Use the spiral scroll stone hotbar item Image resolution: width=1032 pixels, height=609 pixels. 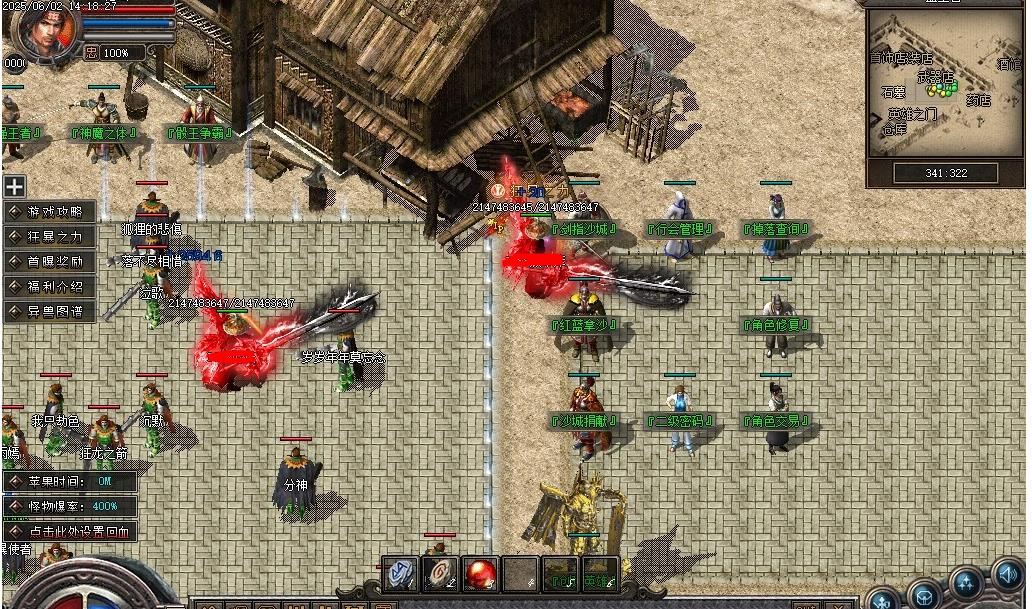pos(440,574)
